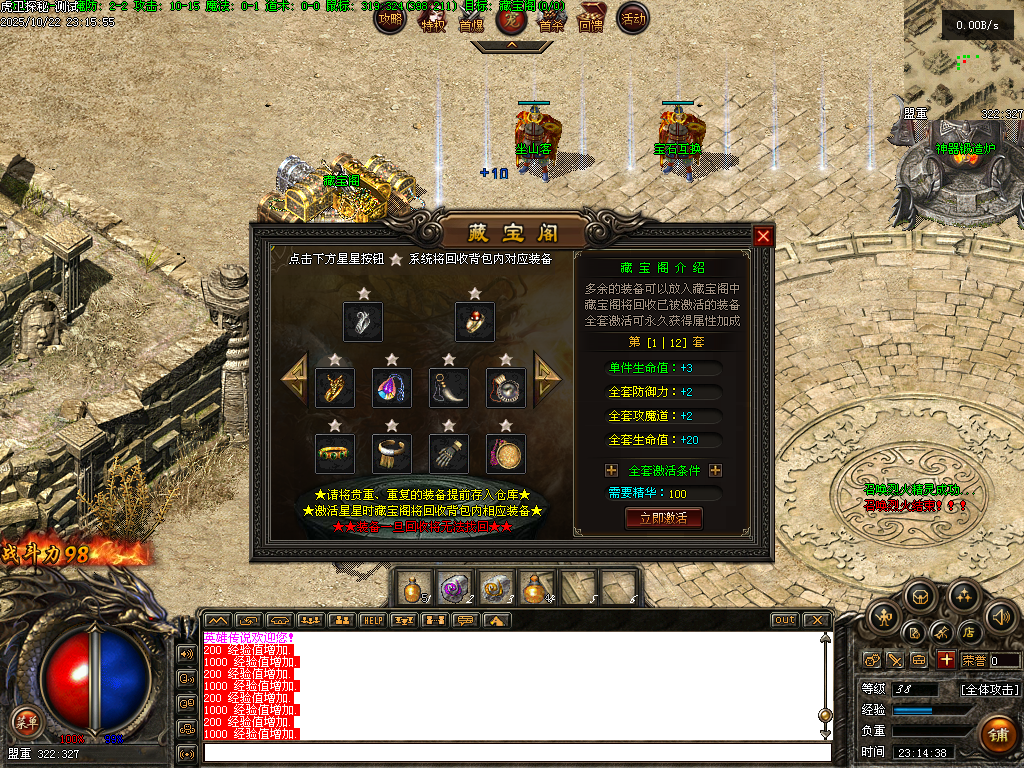Open the orange 铺 stall button
Viewport: 1024px width, 768px height.
click(x=997, y=733)
